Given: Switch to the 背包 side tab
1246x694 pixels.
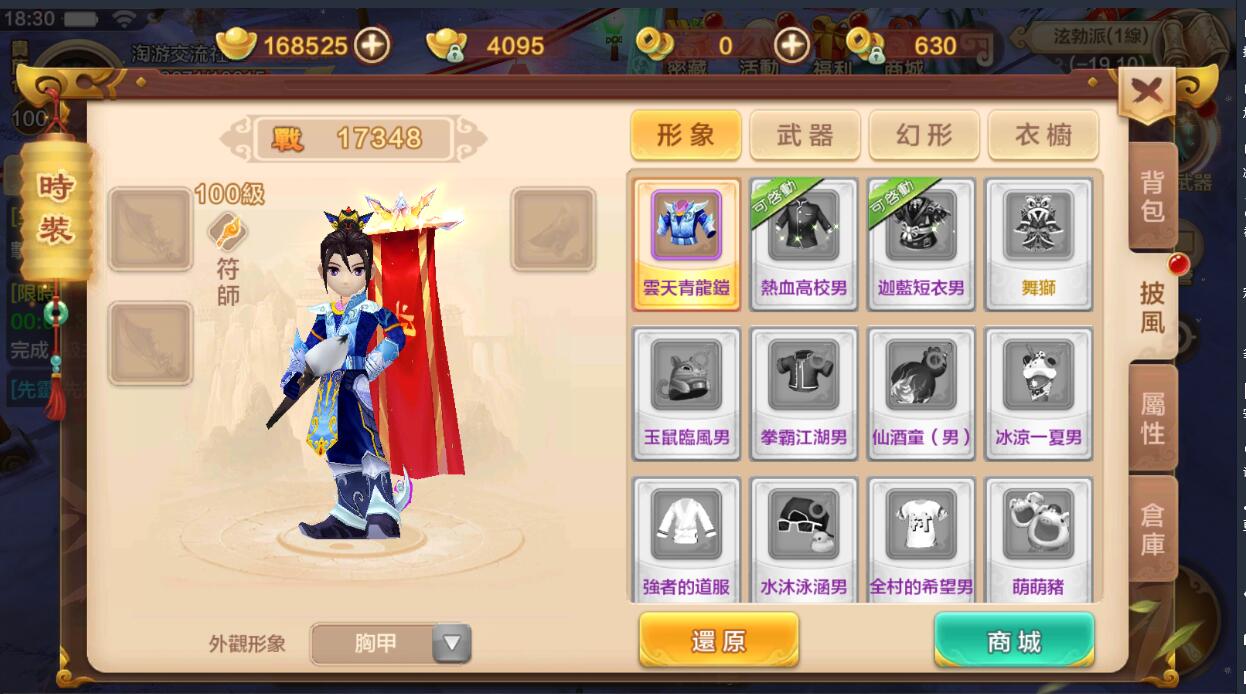Looking at the screenshot, I should [1152, 196].
